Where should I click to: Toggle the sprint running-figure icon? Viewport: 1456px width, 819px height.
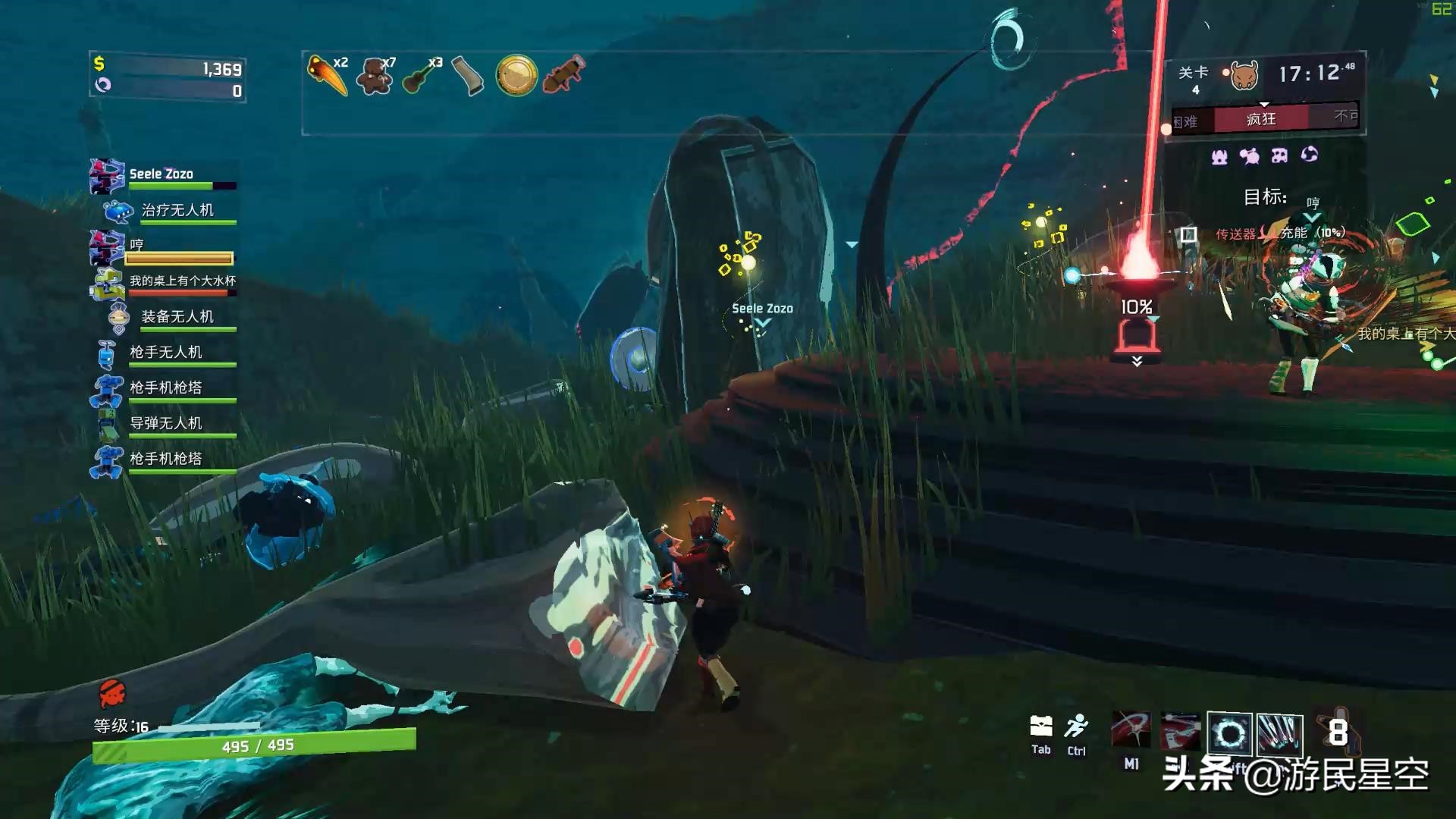(1076, 726)
